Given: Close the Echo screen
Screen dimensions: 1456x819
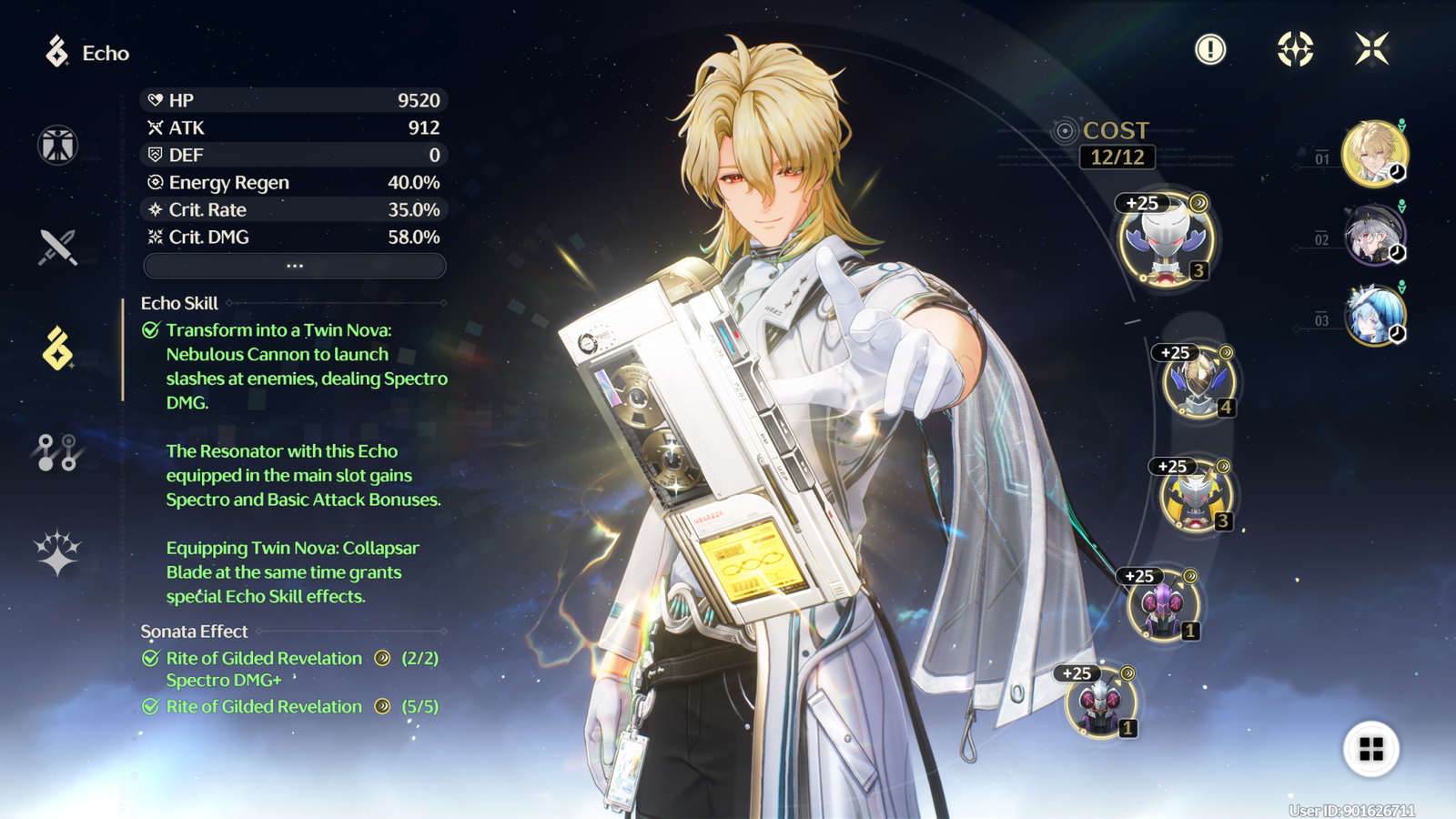Looking at the screenshot, I should [x=1371, y=49].
